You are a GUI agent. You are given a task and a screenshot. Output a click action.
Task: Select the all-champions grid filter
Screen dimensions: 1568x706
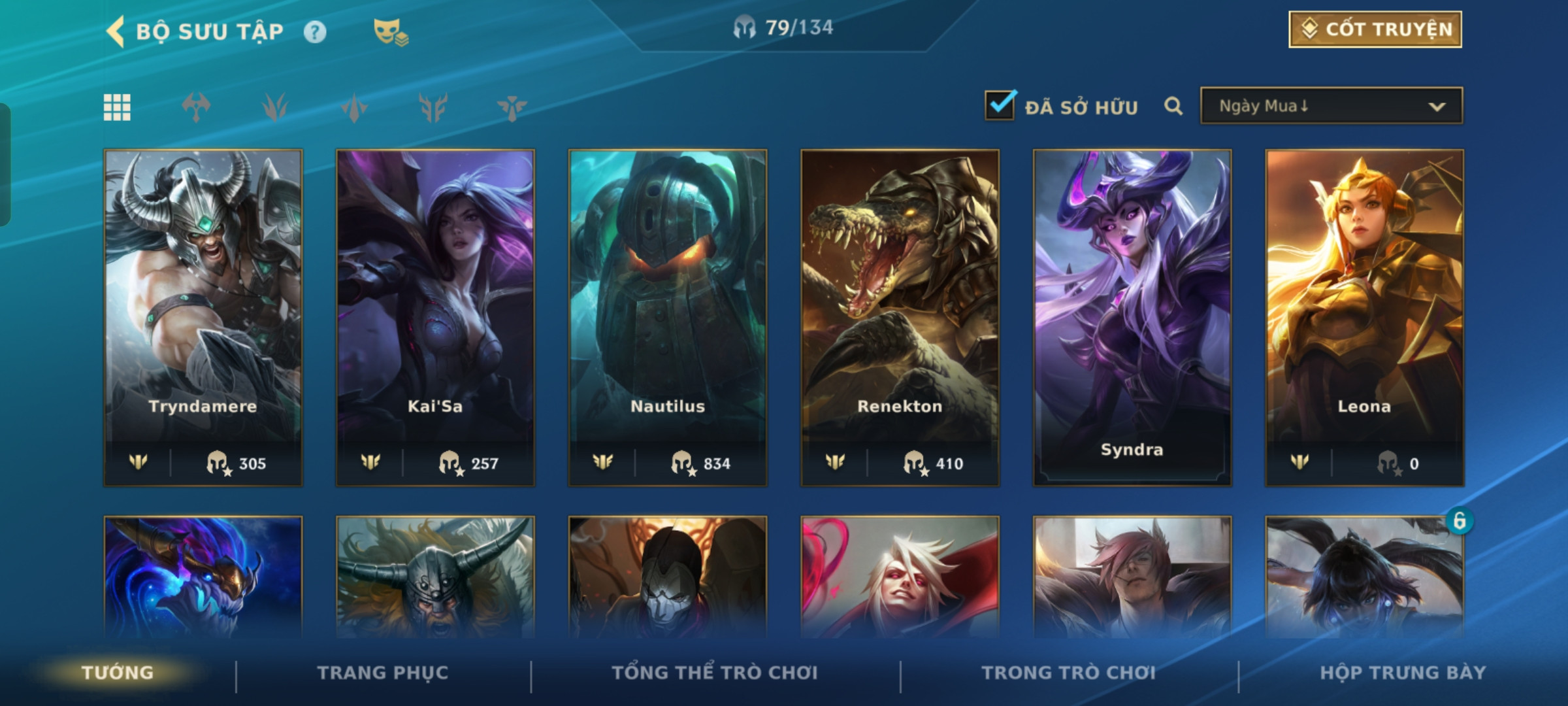[118, 107]
